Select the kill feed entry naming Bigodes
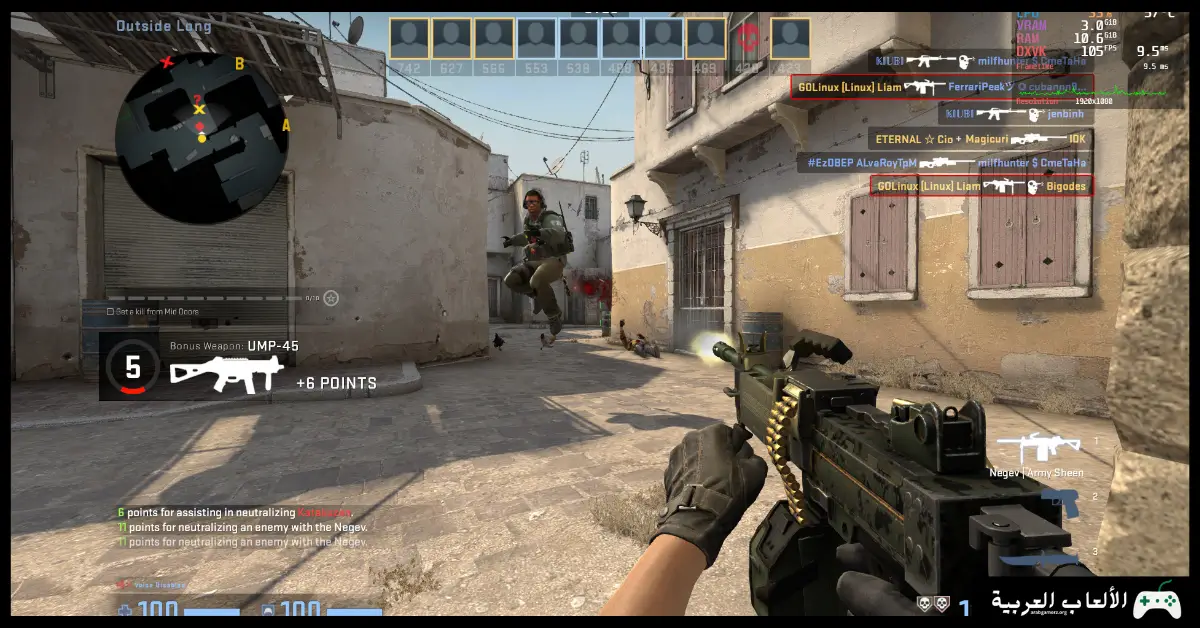Screen dimensions: 1200x628 tap(980, 186)
